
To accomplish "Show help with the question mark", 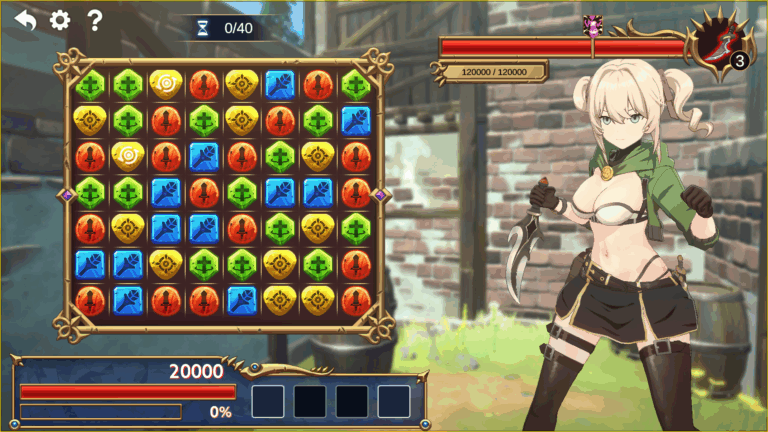I will point(95,20).
